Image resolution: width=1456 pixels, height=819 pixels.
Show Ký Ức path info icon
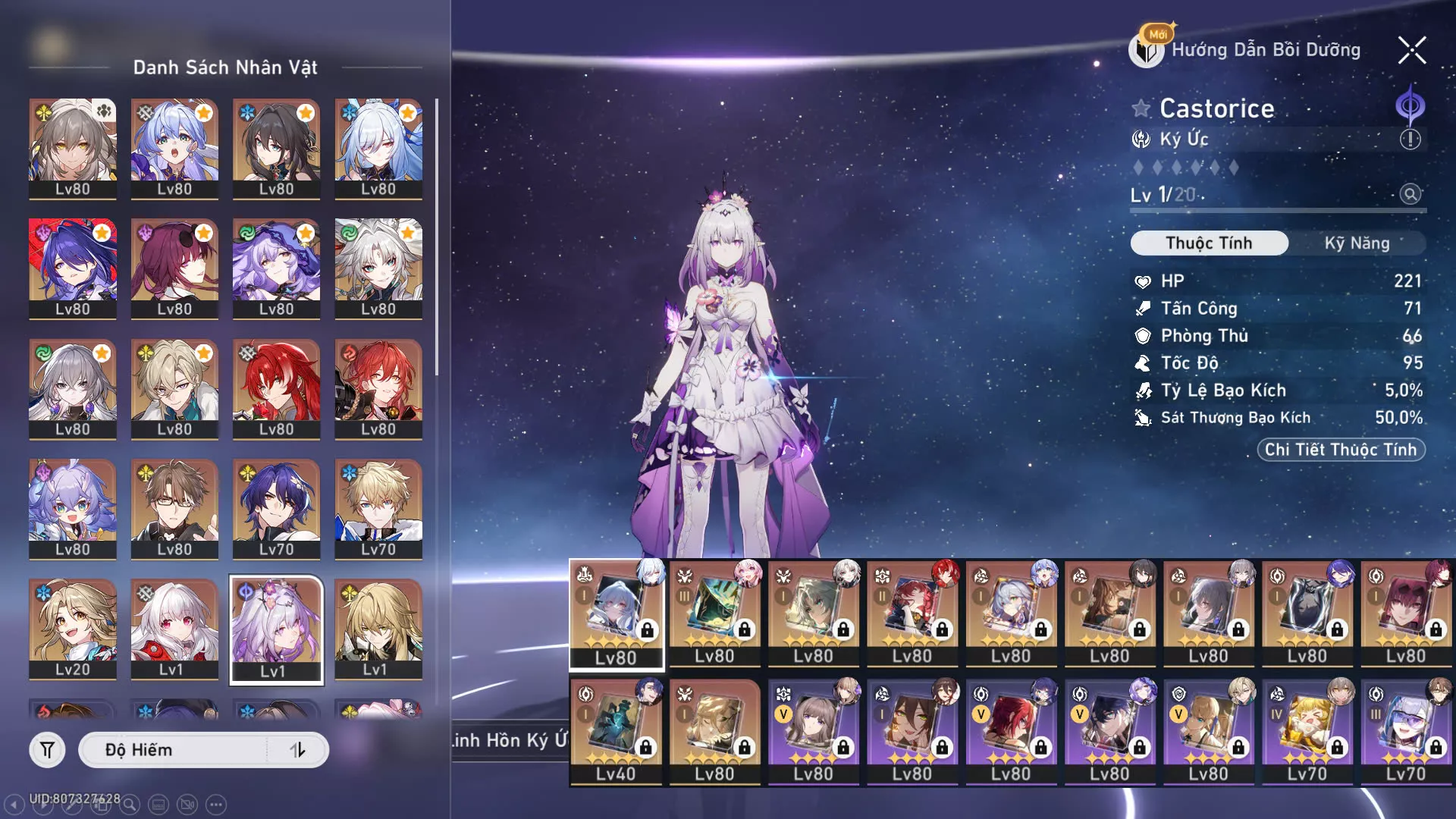pos(1410,140)
